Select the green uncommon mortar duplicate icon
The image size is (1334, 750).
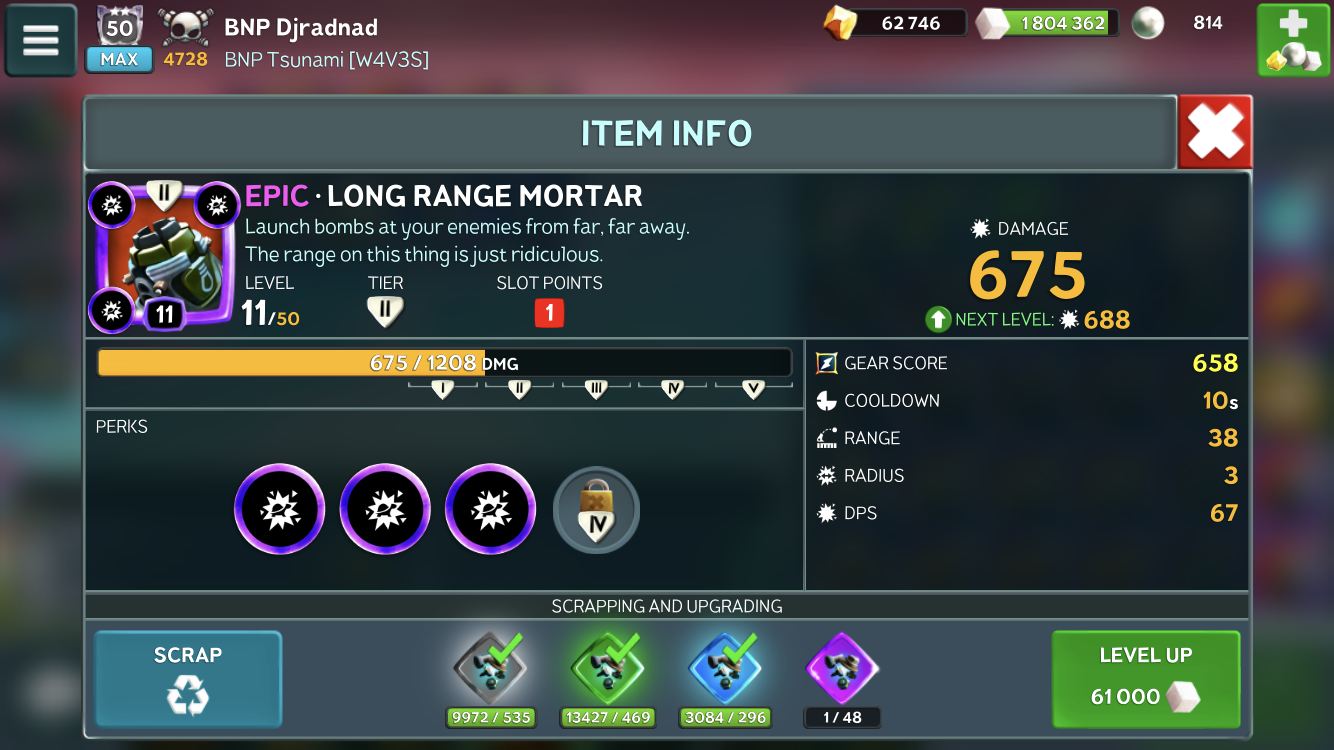pos(608,669)
